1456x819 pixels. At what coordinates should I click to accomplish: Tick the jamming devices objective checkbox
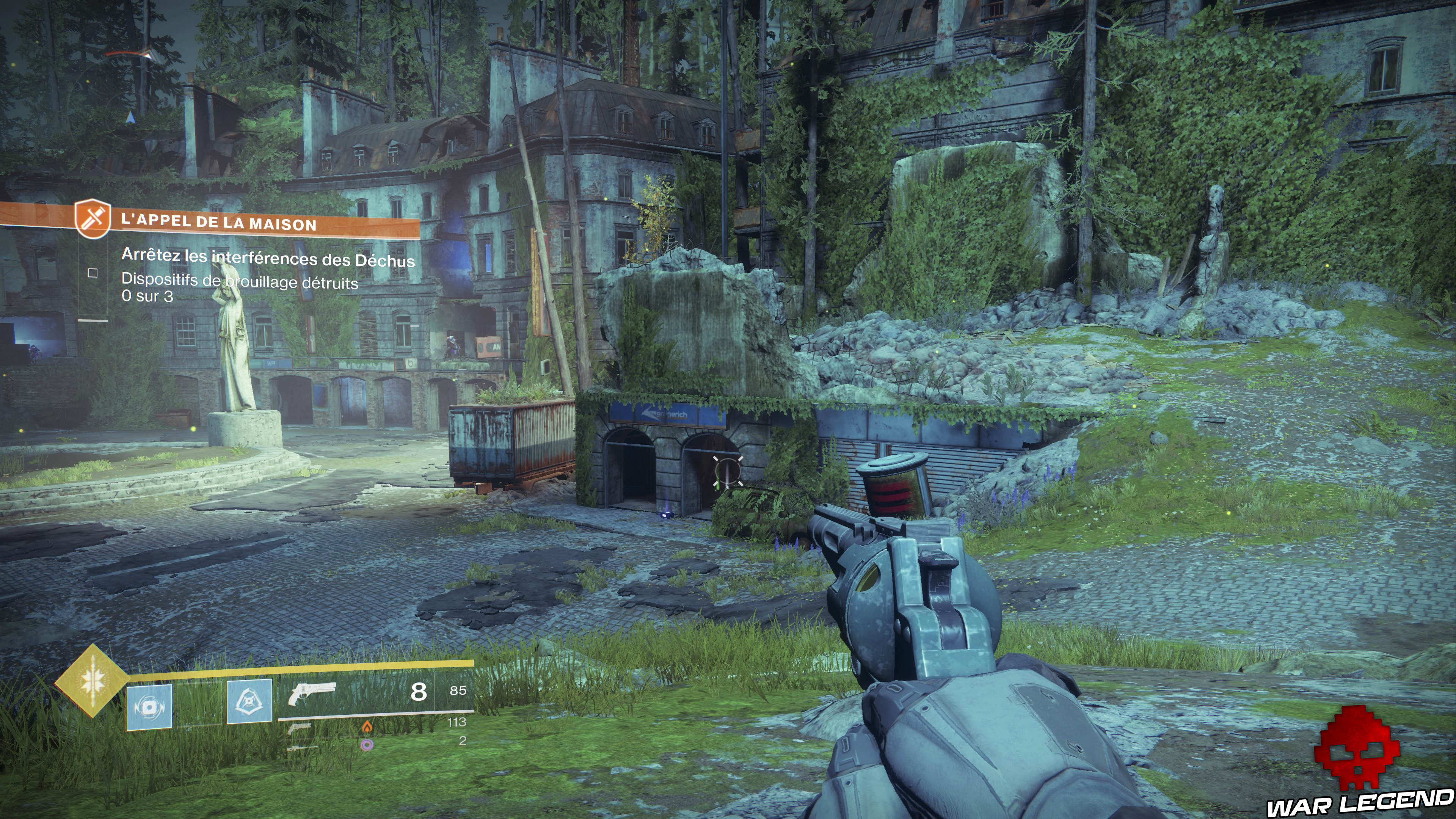93,273
